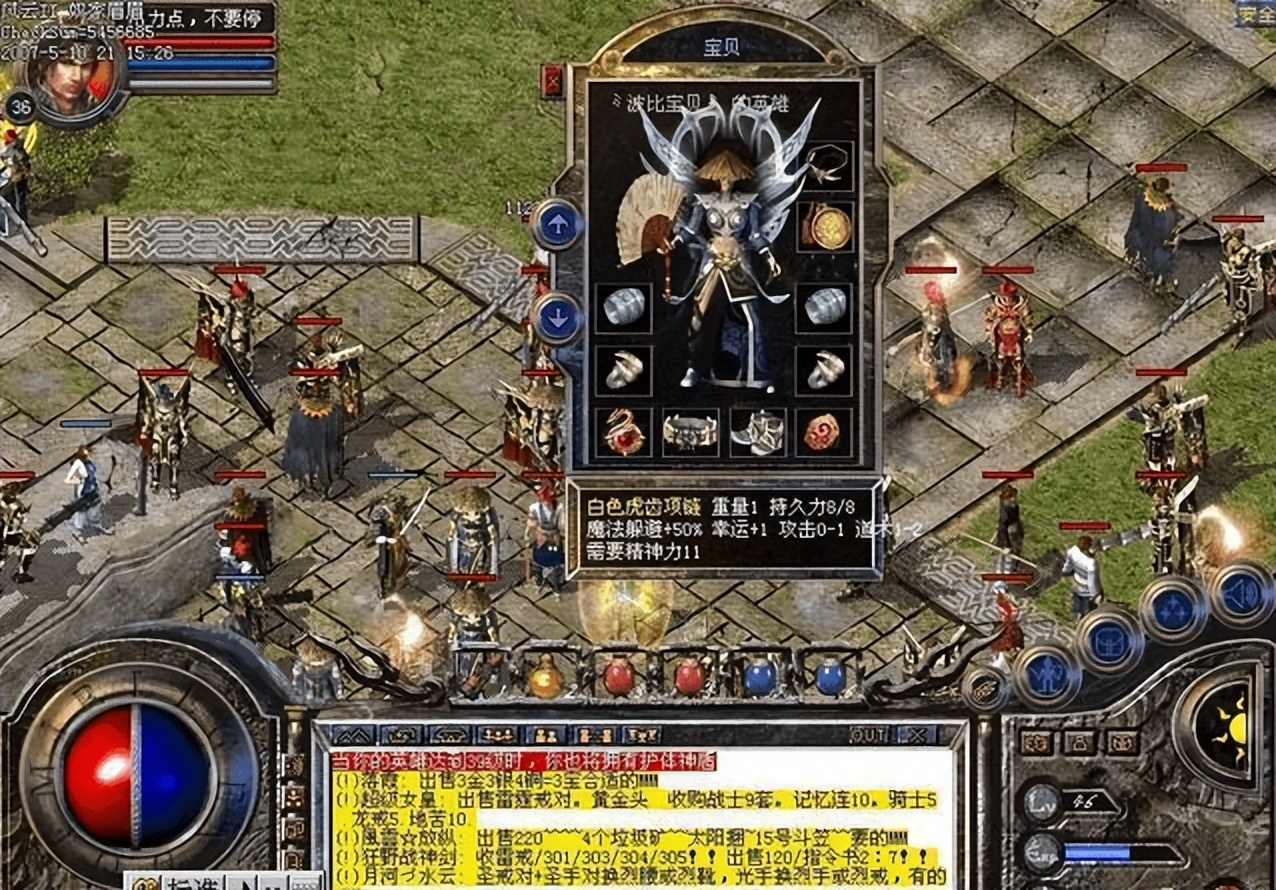Select the gold medal equipment slot
The height and width of the screenshot is (890, 1276).
click(825, 227)
